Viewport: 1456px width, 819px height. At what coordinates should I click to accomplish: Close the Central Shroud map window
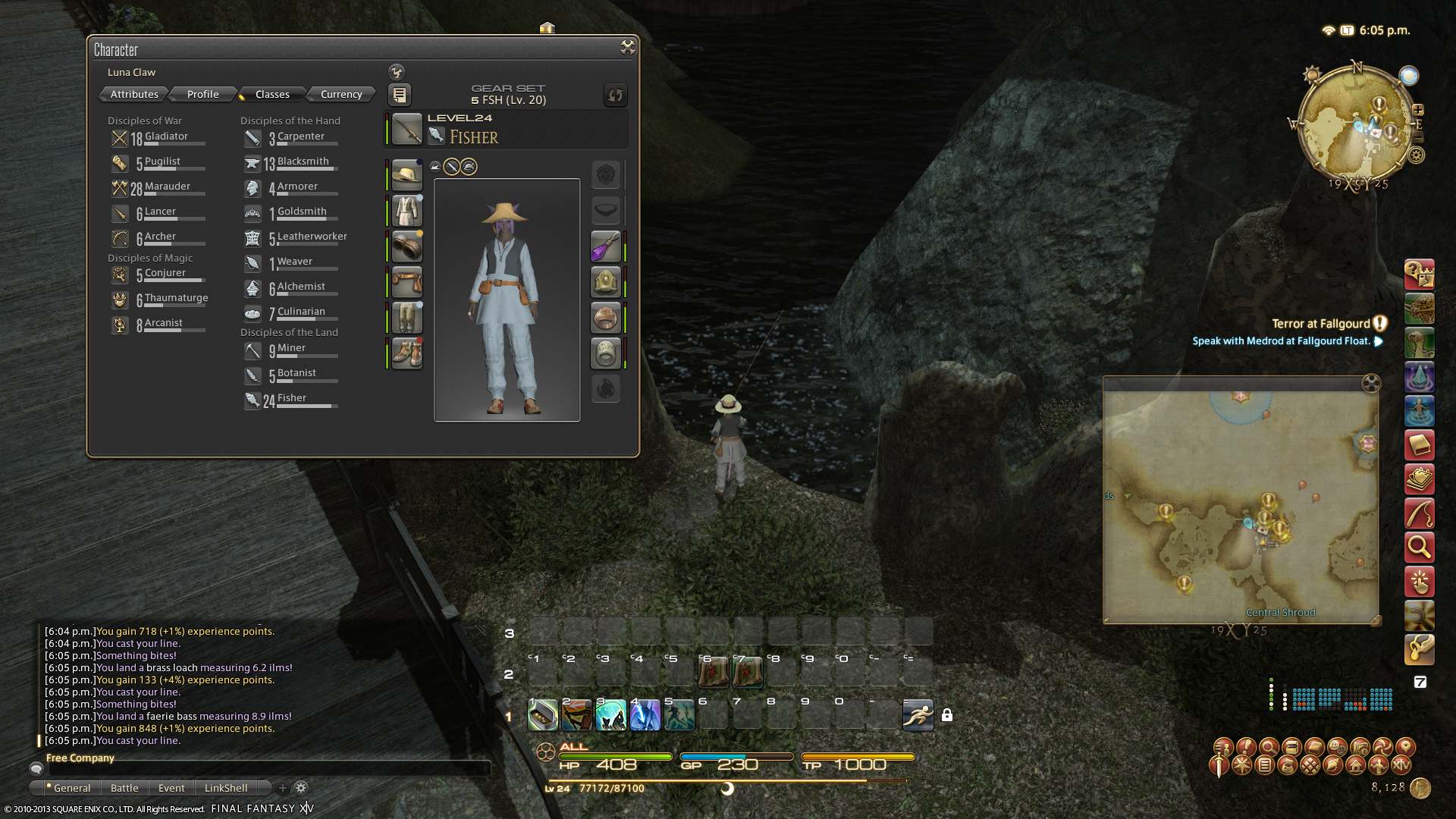tap(1371, 383)
